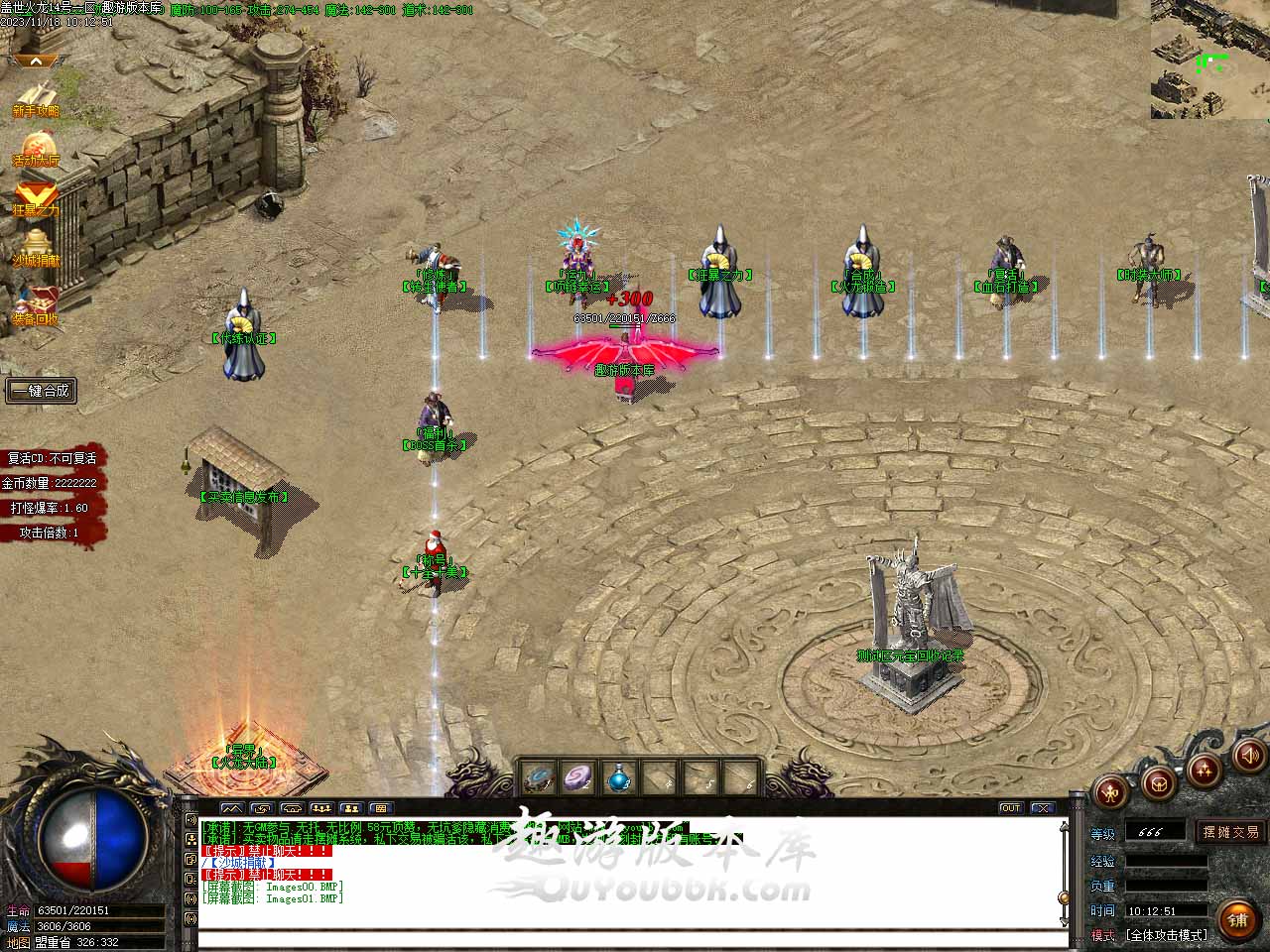Click the 一键合成 one-click synthesis button

(x=41, y=391)
